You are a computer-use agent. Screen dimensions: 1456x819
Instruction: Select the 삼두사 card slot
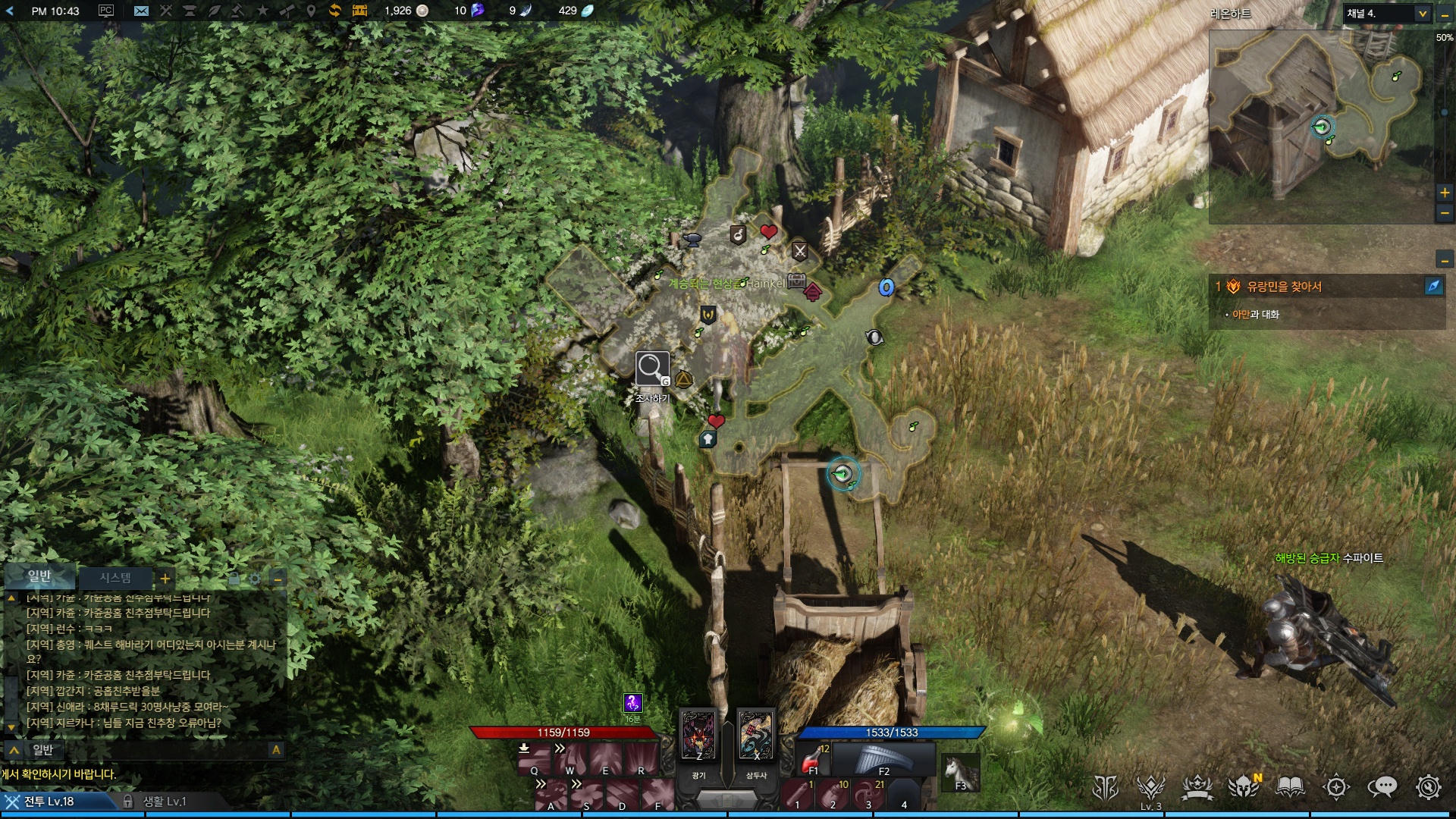point(756,736)
